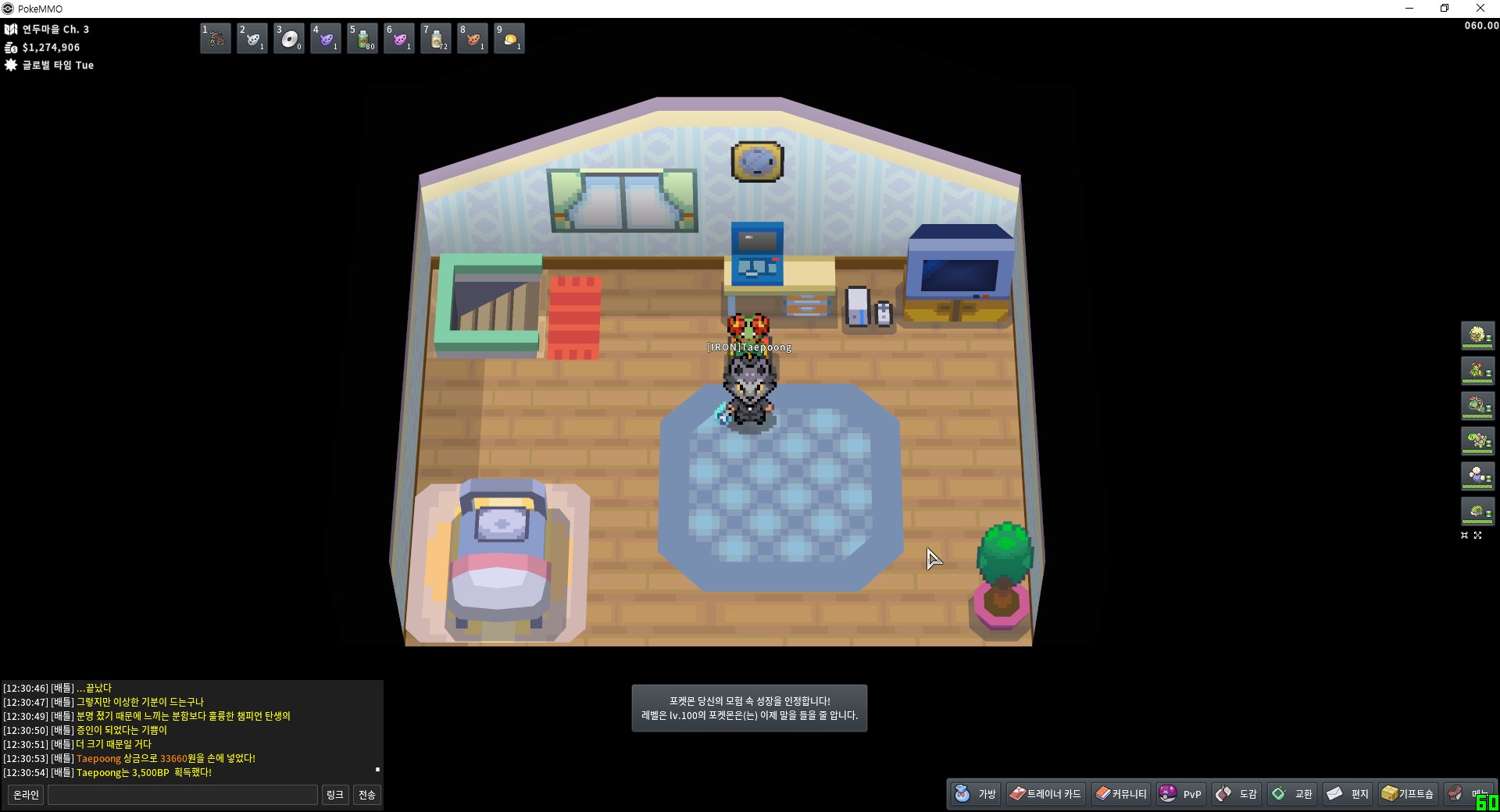Use the bicycle in hotbar slot 1

point(216,38)
